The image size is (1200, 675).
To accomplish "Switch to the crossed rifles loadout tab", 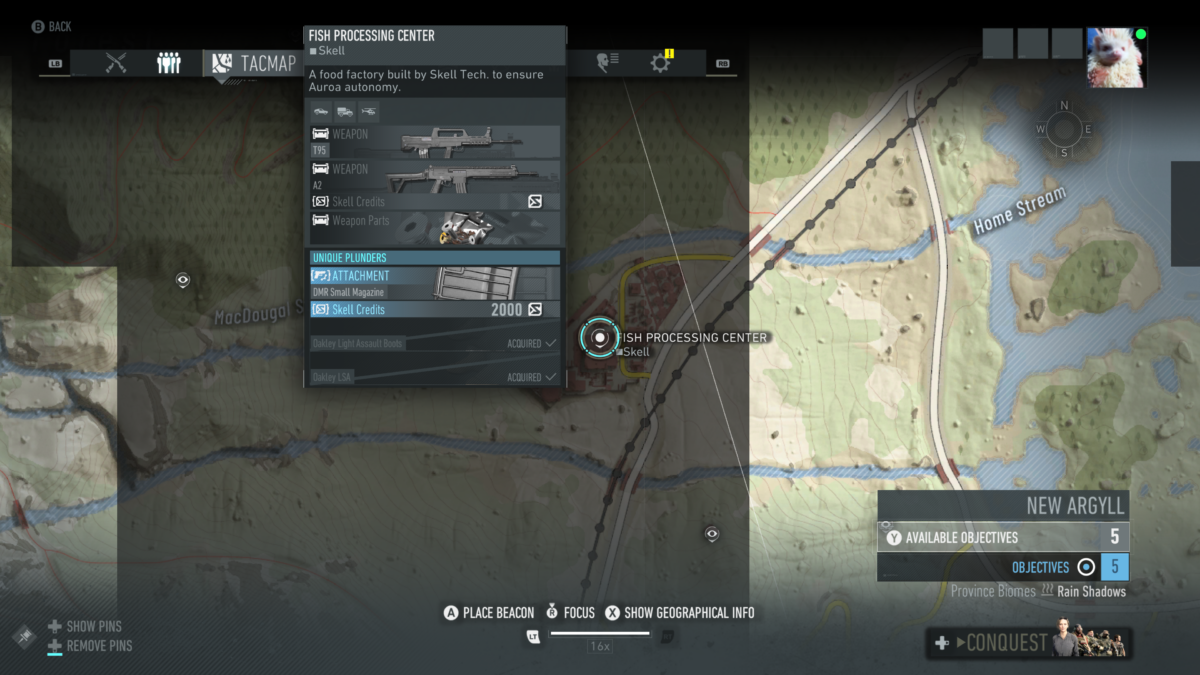I will 116,63.
